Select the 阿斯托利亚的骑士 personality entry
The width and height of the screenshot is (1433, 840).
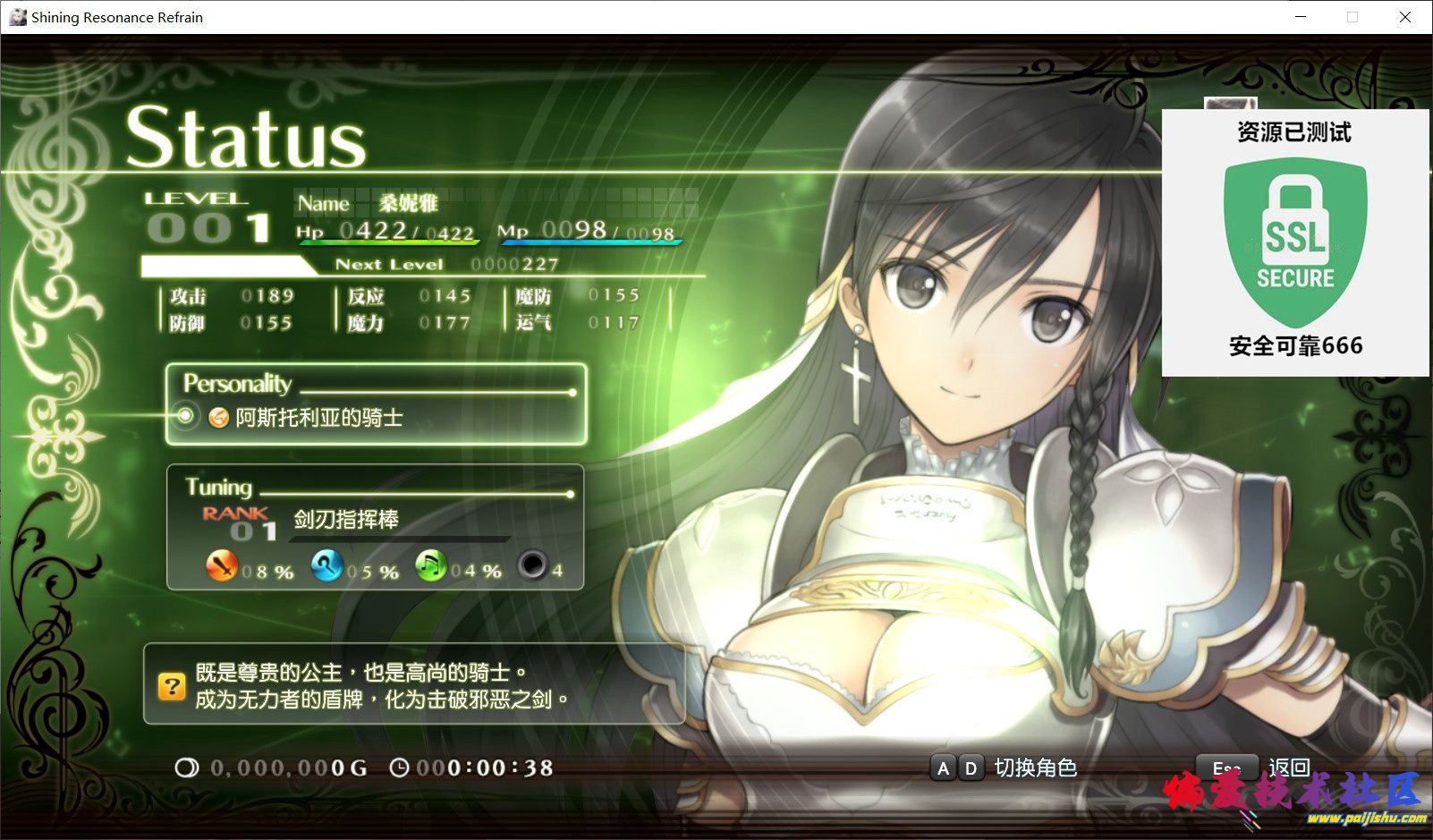[318, 417]
